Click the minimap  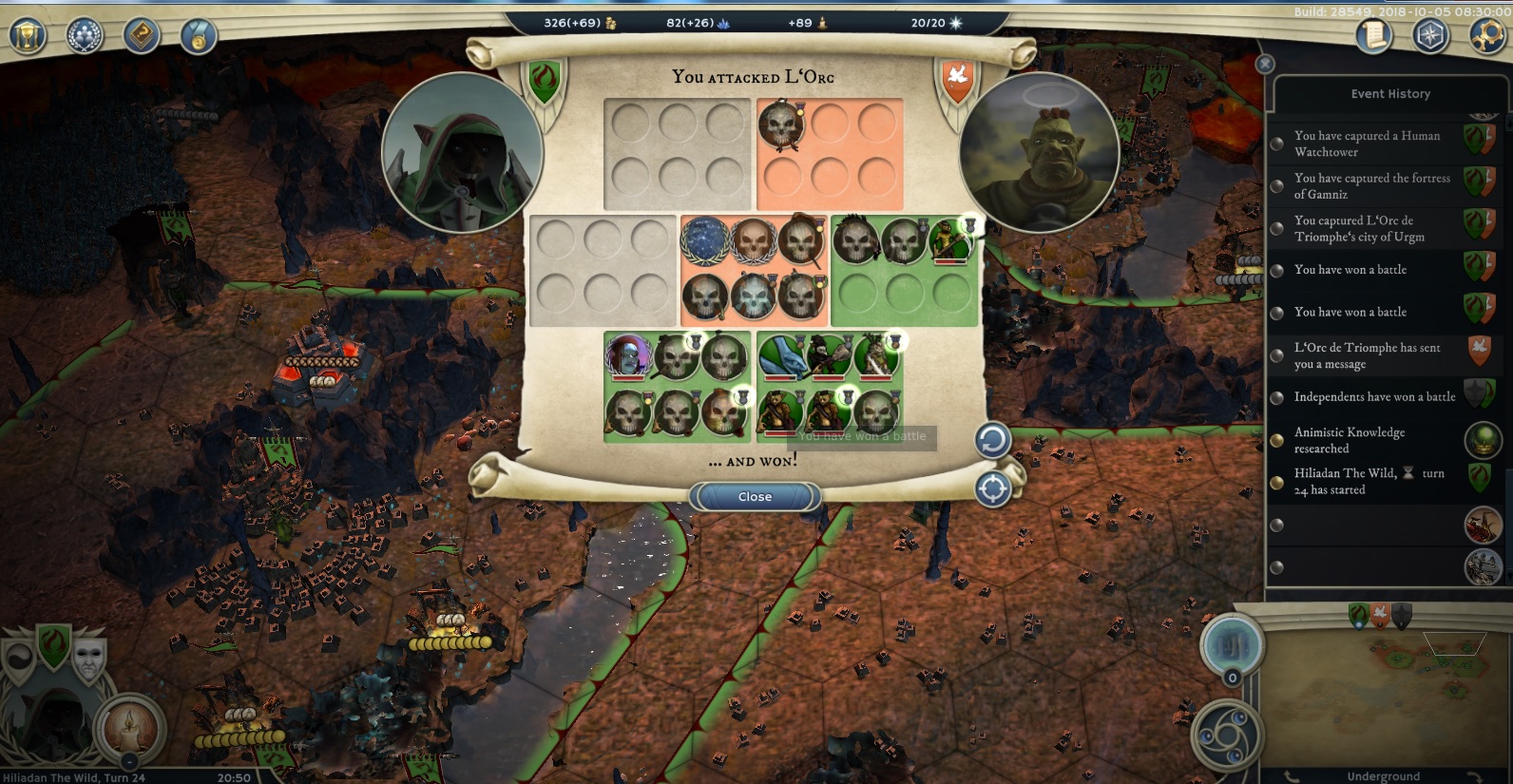point(1389,686)
